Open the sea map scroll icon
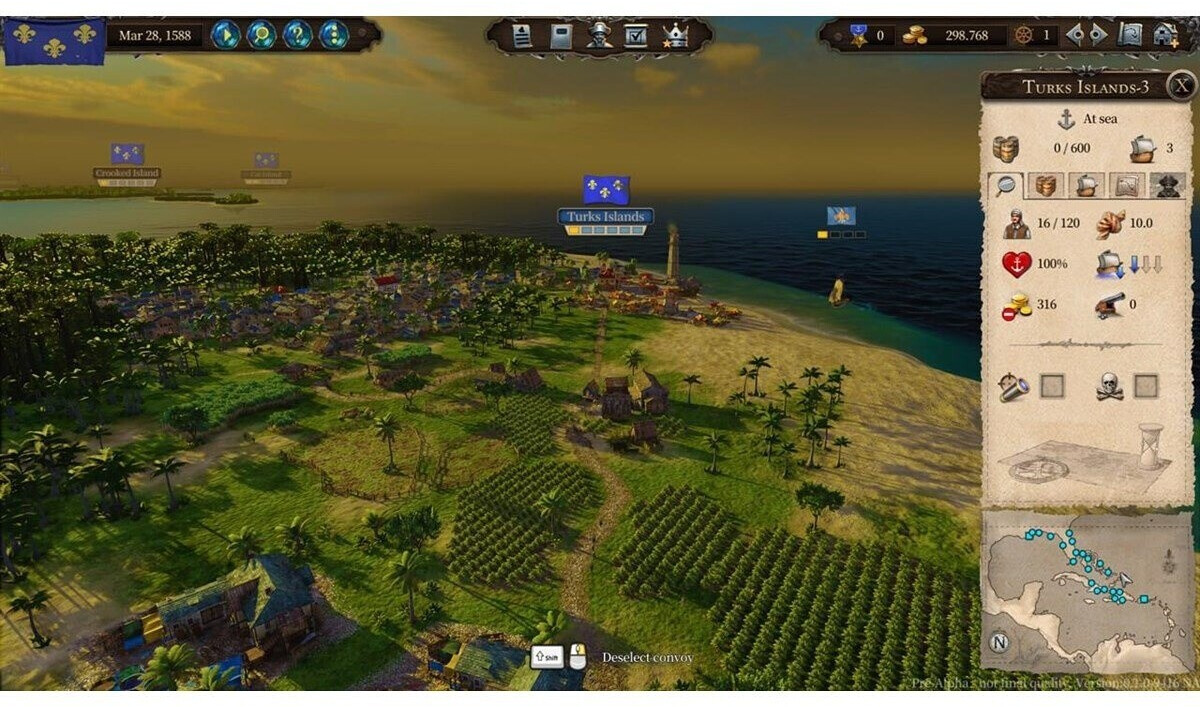 point(1130,35)
